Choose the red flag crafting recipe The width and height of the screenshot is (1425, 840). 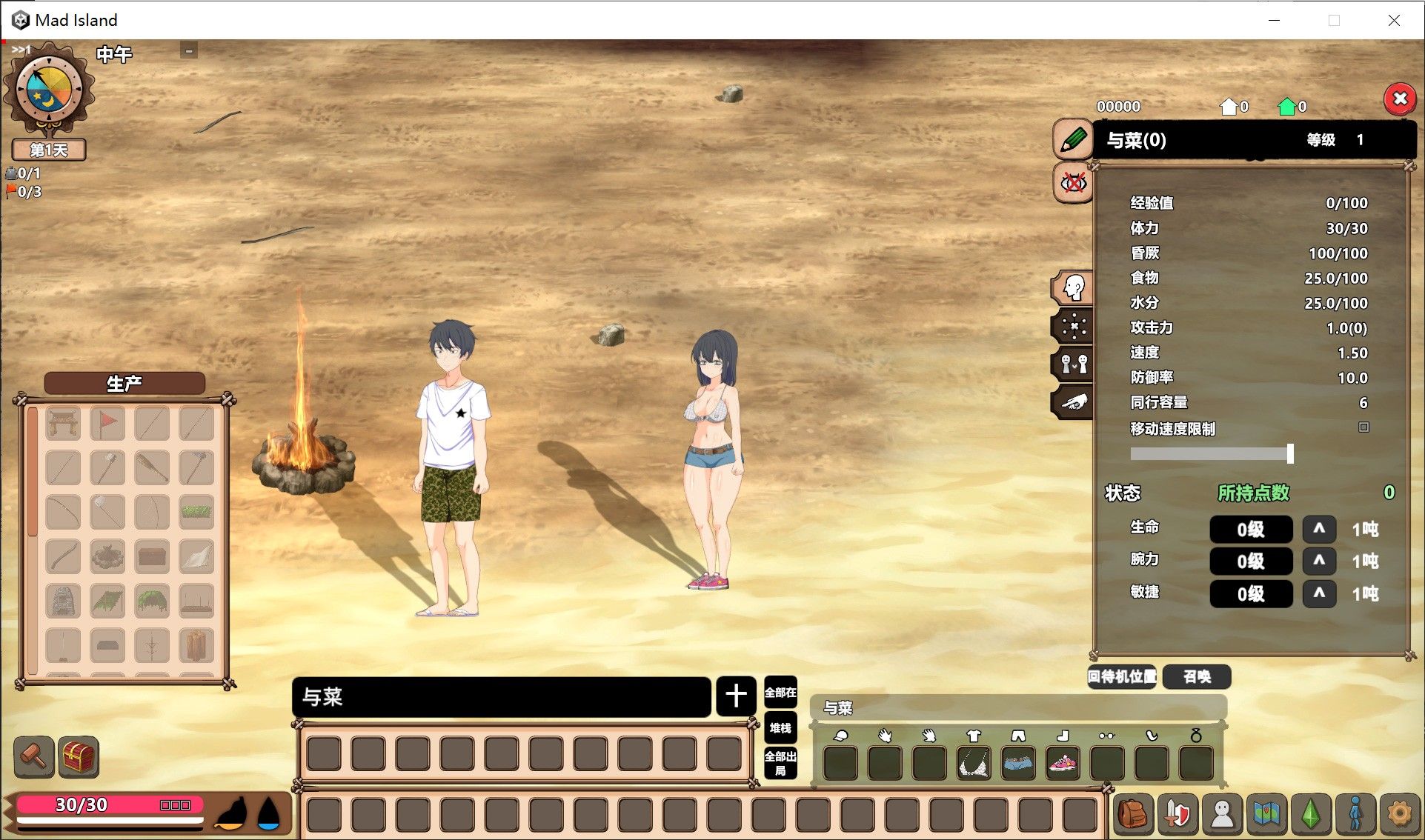pyautogui.click(x=107, y=424)
